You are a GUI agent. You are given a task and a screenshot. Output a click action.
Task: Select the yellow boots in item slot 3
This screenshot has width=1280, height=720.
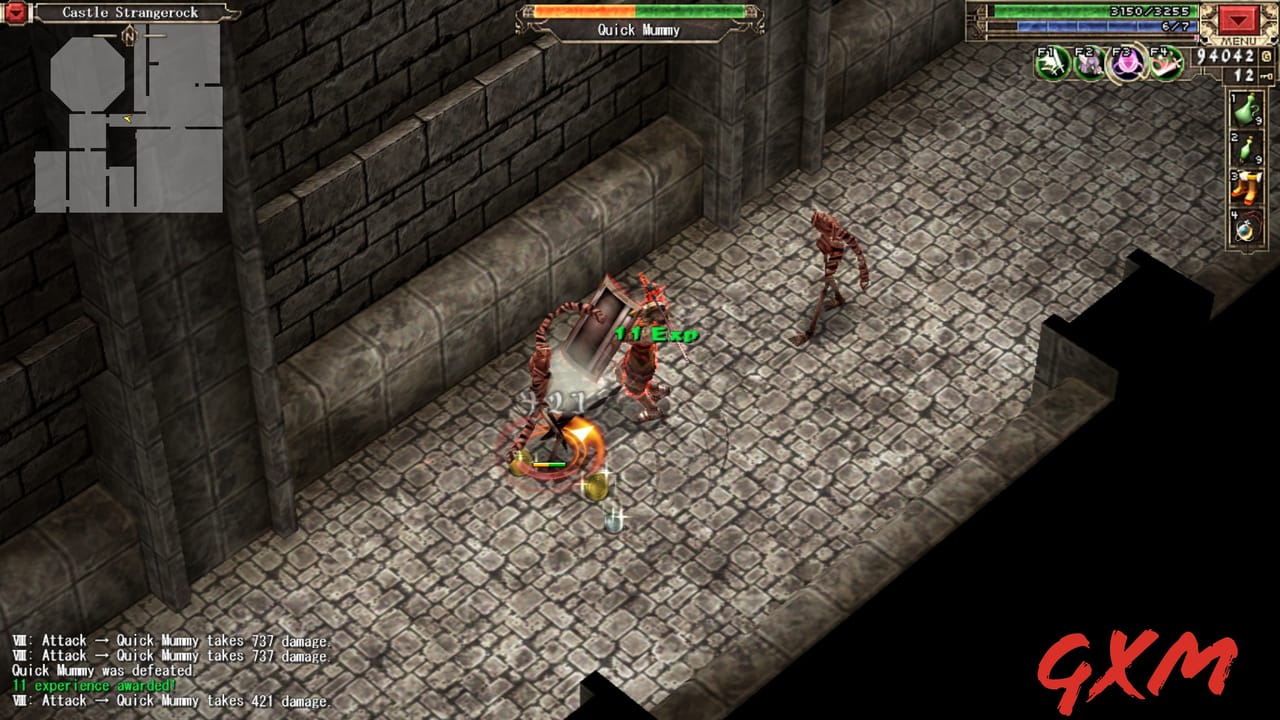1245,185
